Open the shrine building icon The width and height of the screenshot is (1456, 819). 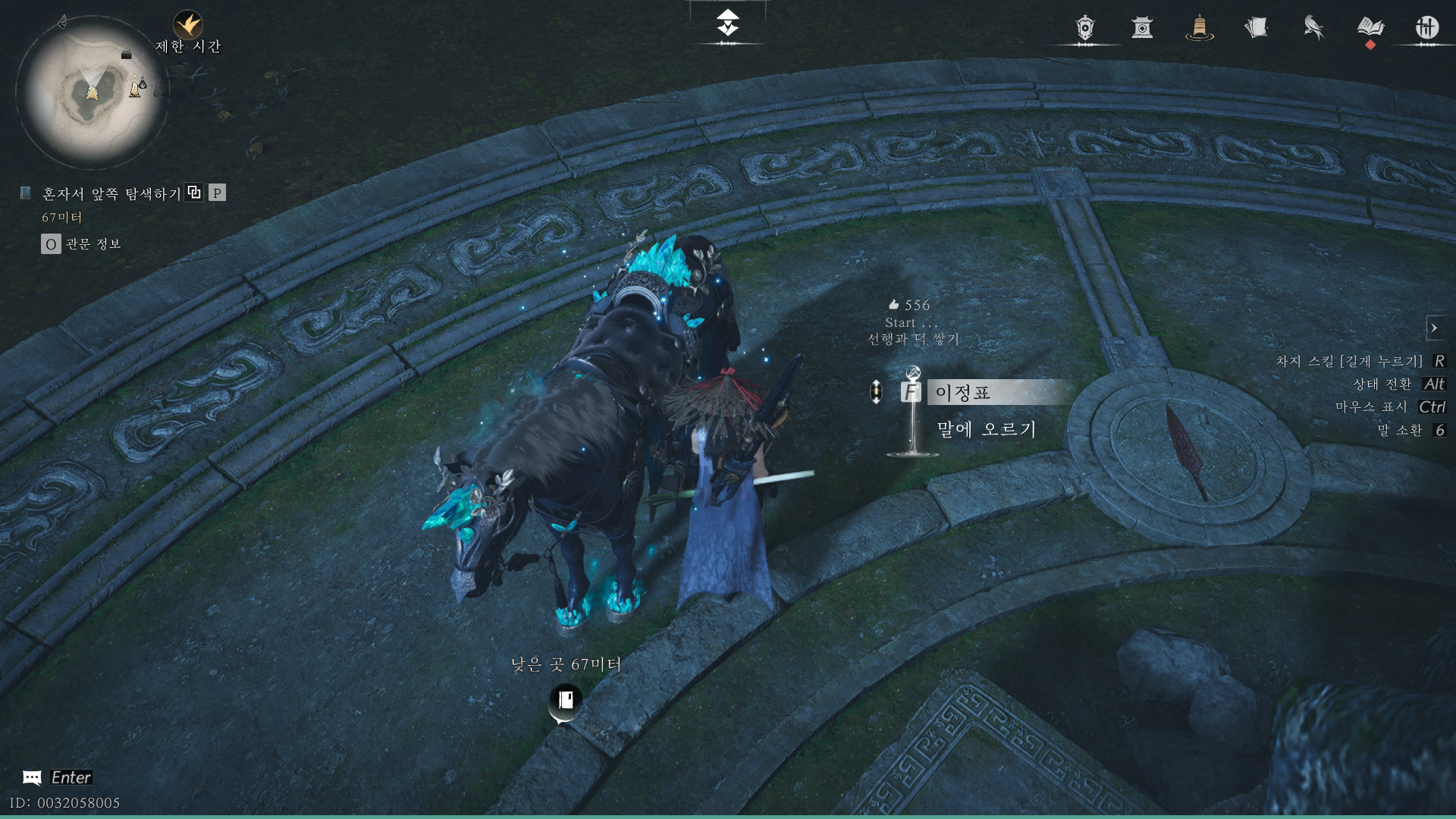1142,28
